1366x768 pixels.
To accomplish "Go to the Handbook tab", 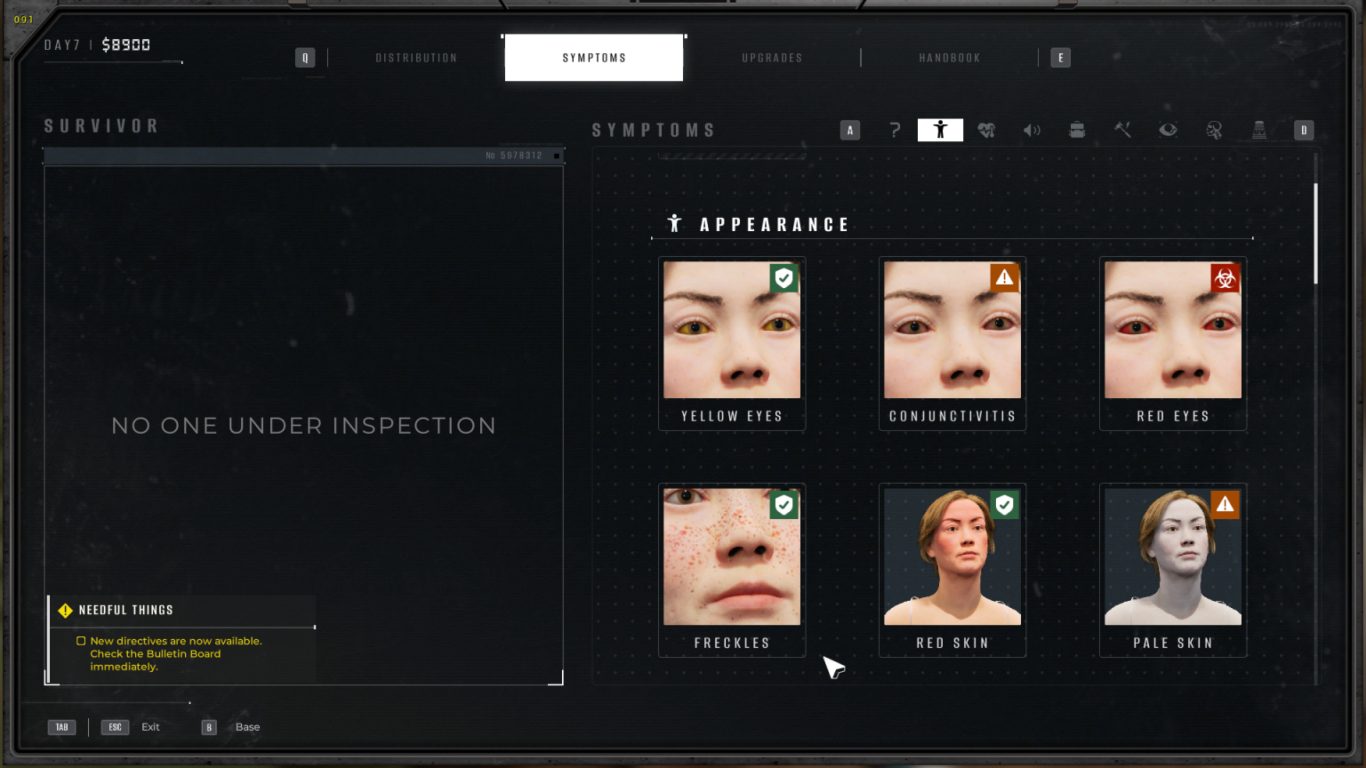I will [x=949, y=58].
